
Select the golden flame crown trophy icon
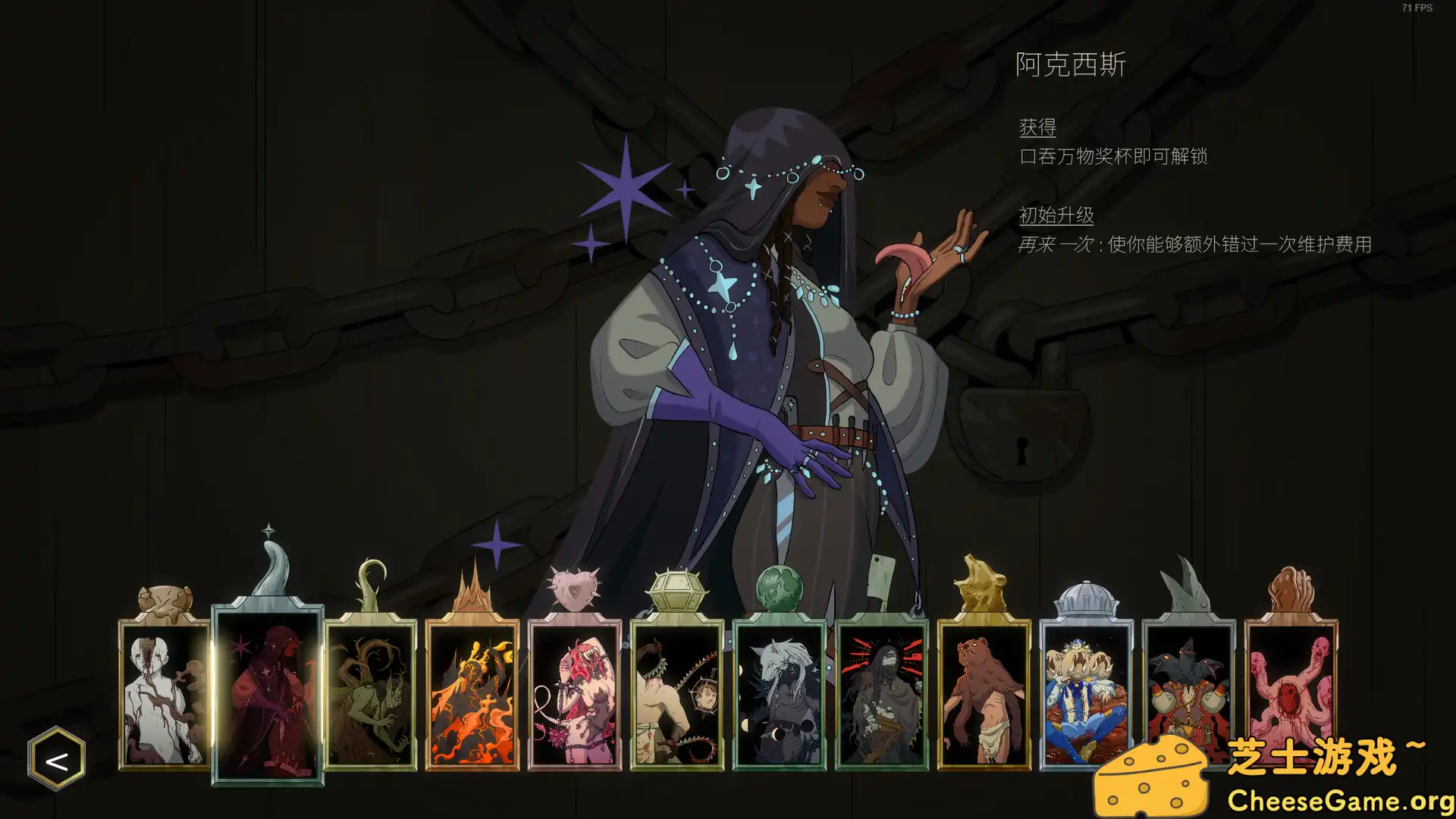point(470,588)
